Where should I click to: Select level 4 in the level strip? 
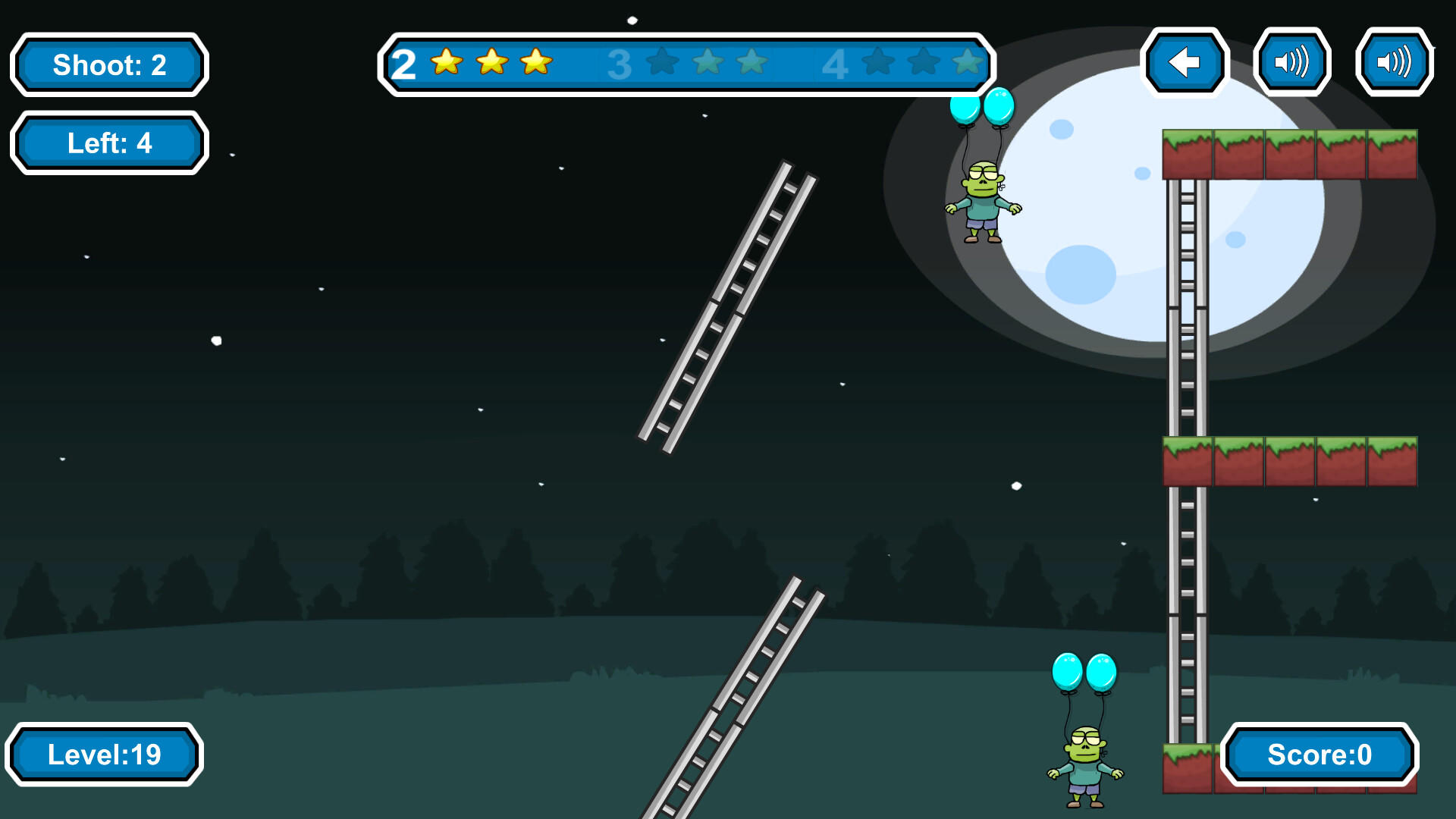point(836,65)
